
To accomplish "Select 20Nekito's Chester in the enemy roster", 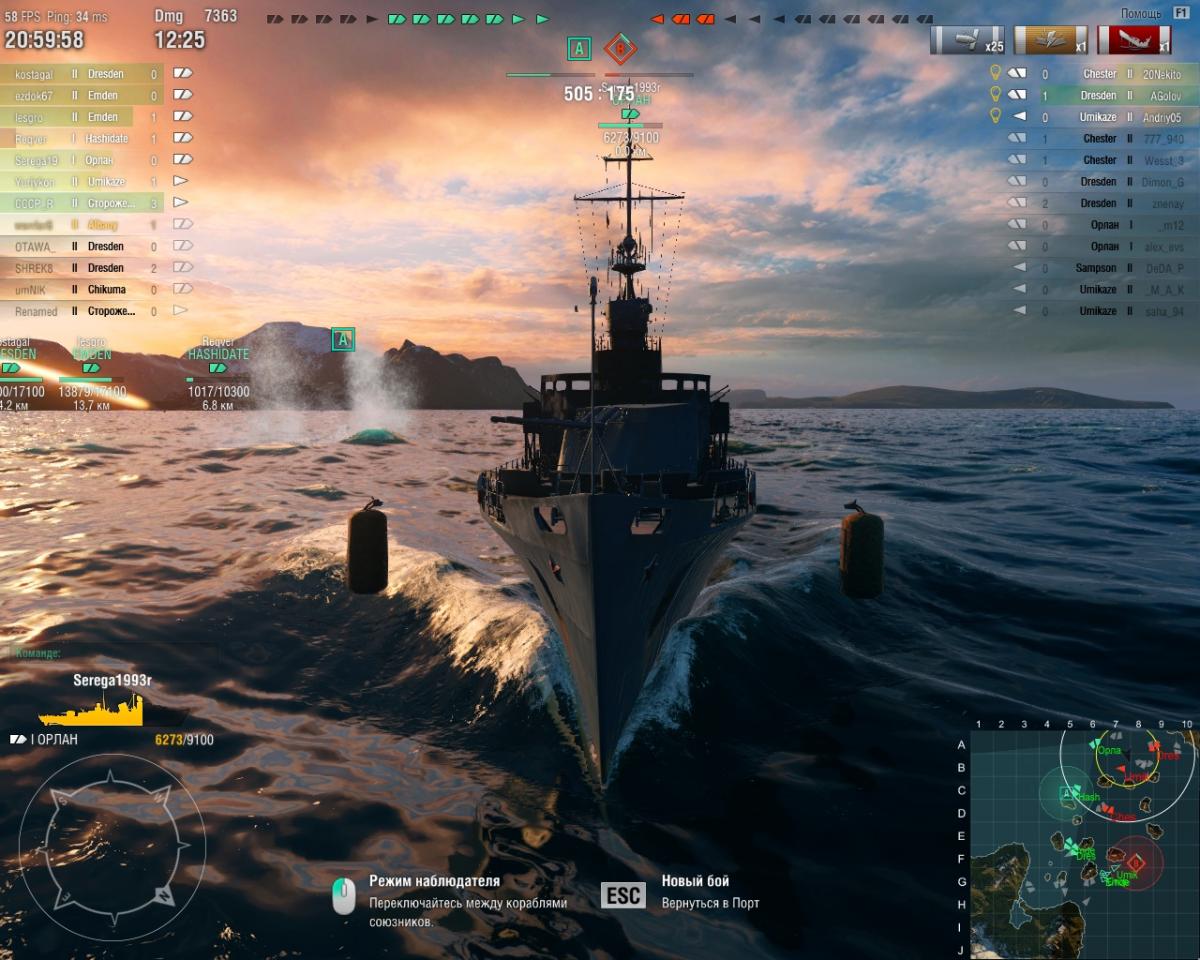I will [1100, 74].
